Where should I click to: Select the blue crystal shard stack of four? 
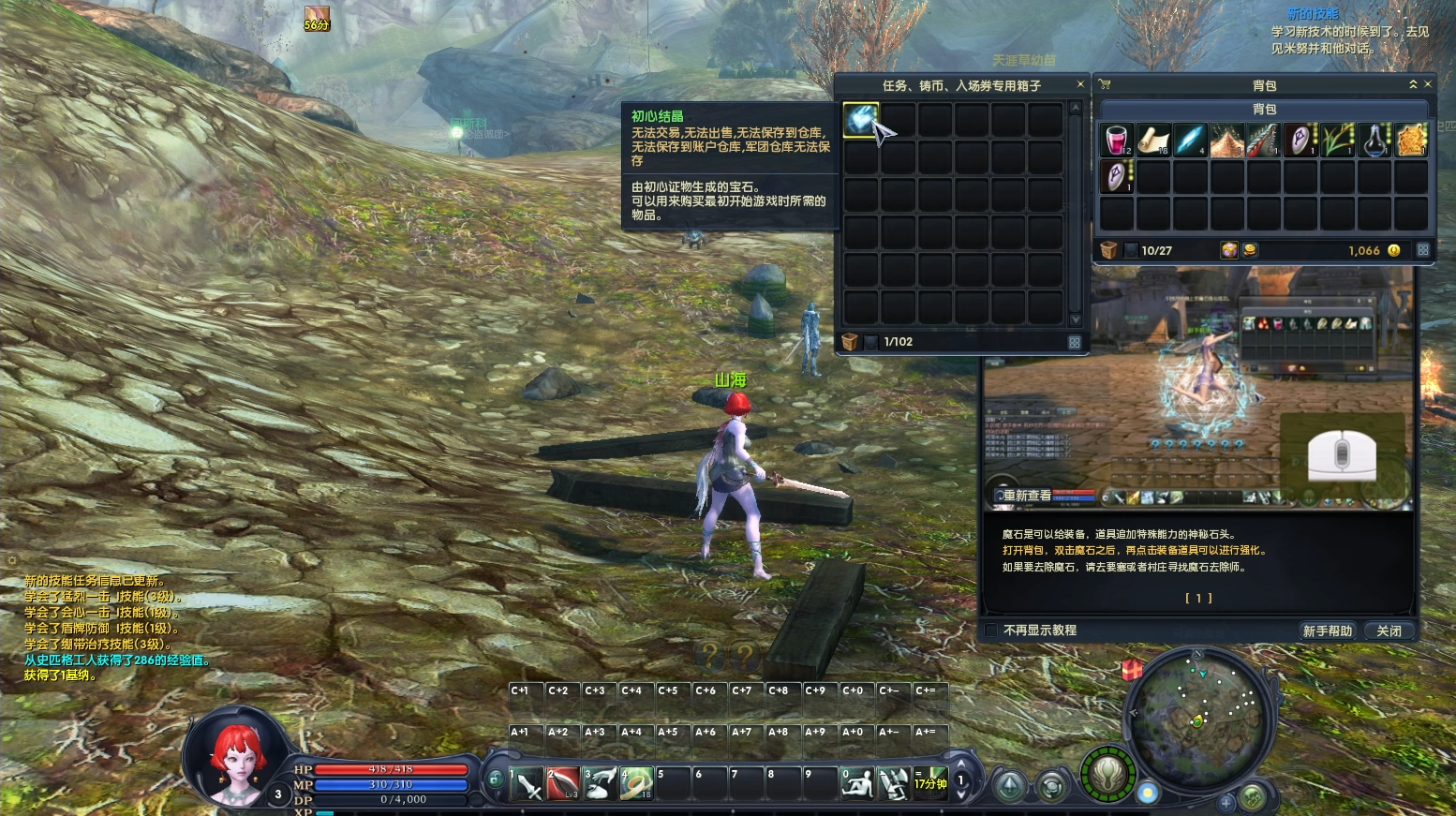(x=1190, y=140)
